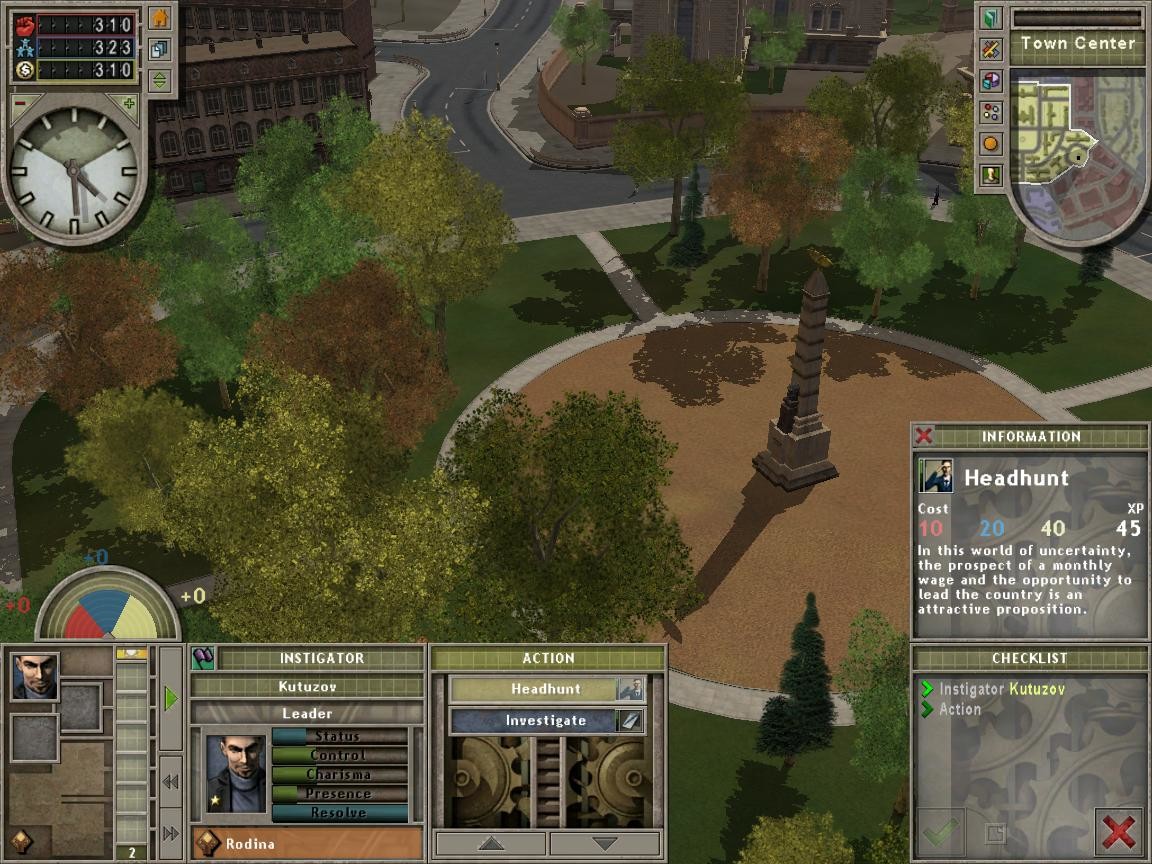Click the green play arrow button
1152x864 pixels.
click(170, 698)
